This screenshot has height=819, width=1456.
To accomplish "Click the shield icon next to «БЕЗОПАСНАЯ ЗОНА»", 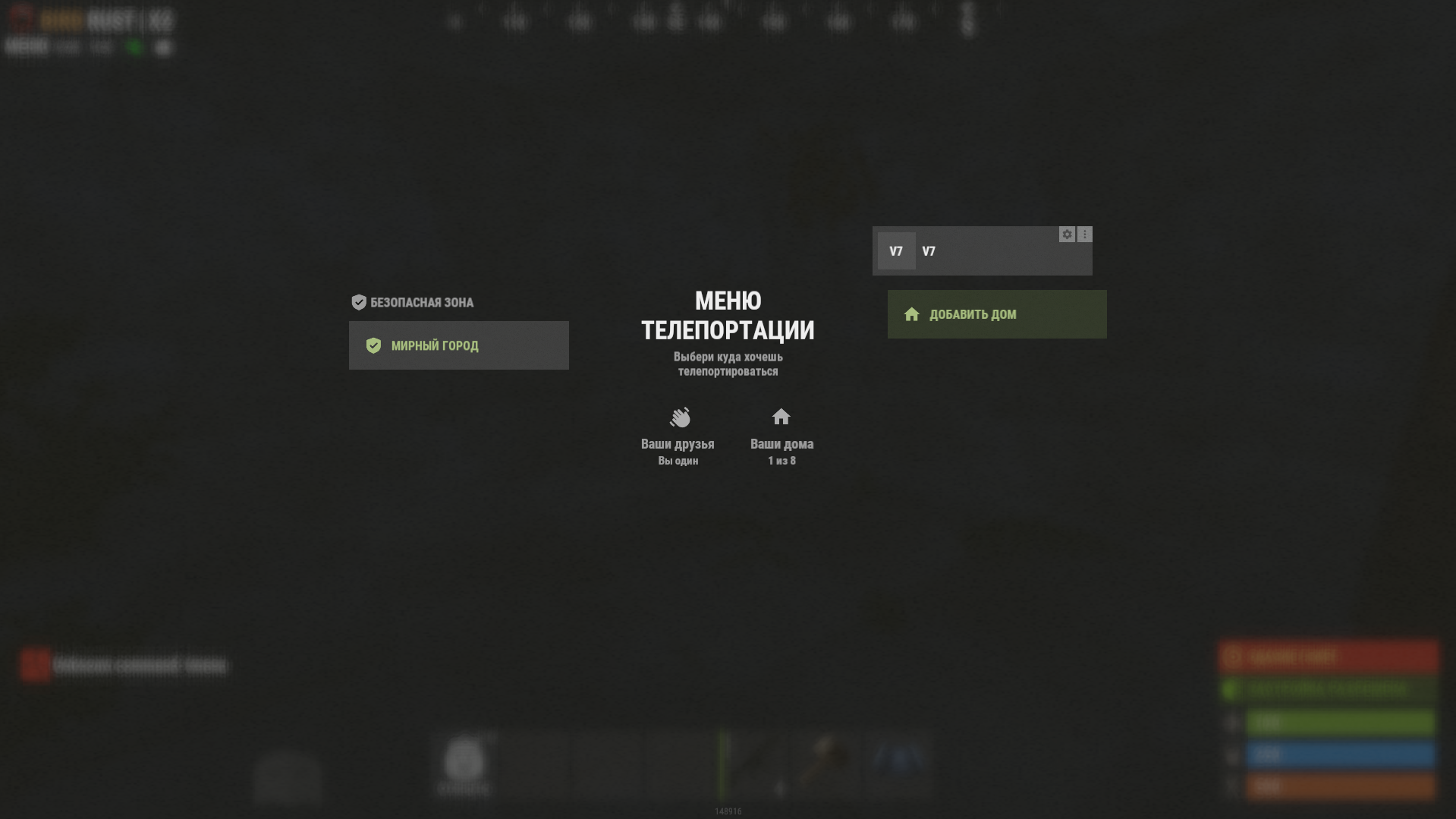I will pos(358,301).
